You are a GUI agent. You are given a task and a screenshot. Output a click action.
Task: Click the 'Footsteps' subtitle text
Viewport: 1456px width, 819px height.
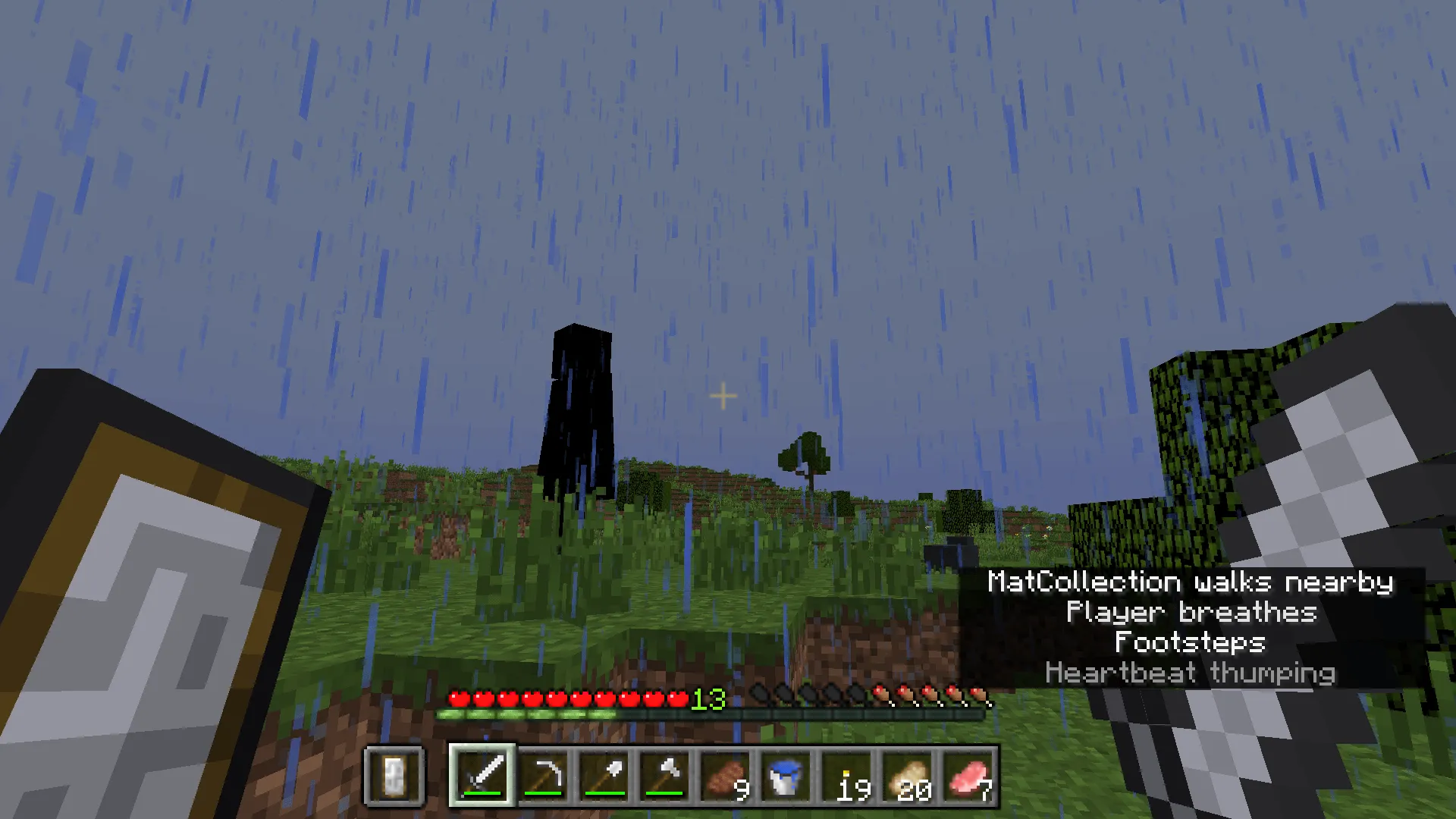(1191, 642)
